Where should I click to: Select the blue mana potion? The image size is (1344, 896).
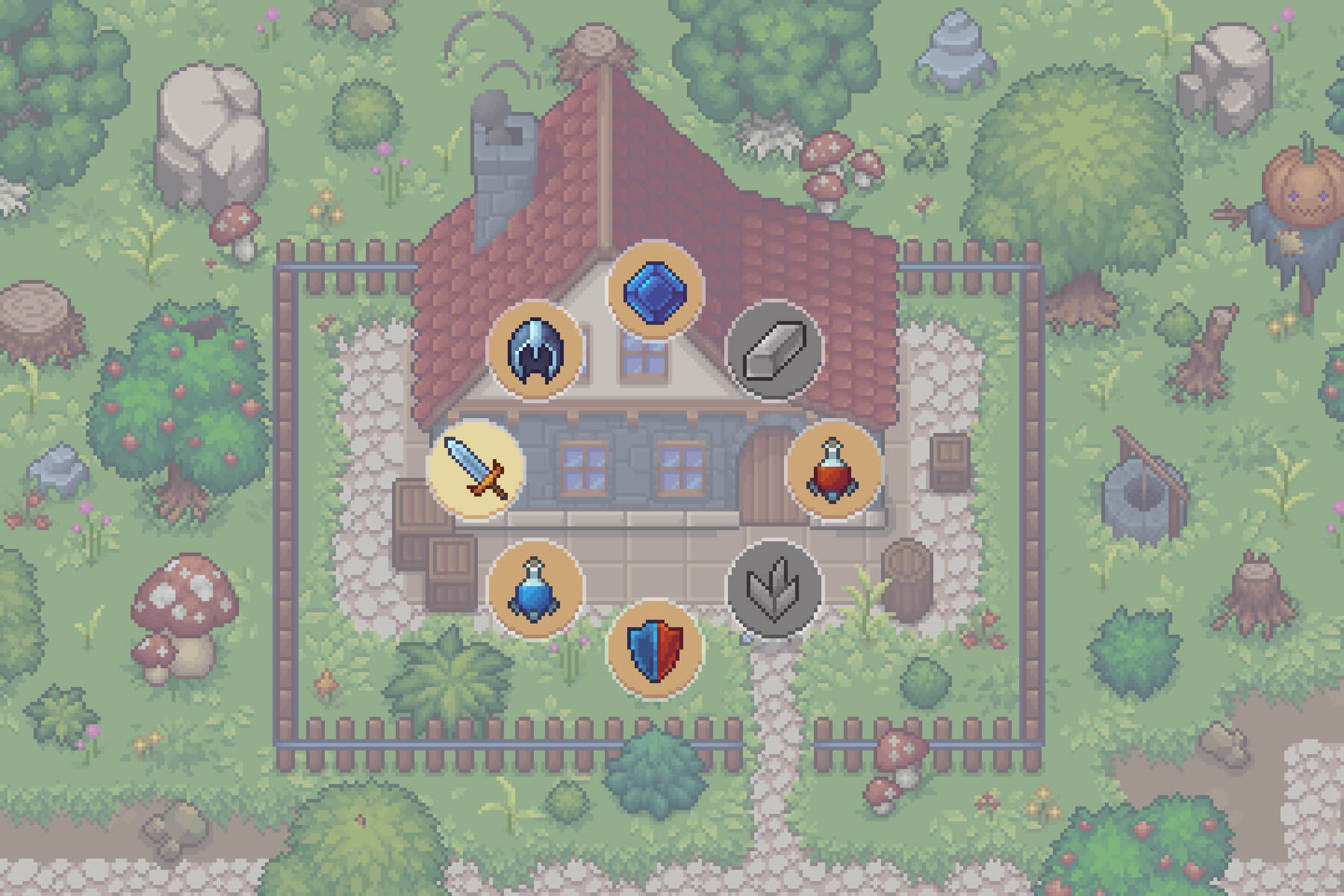[x=535, y=588]
